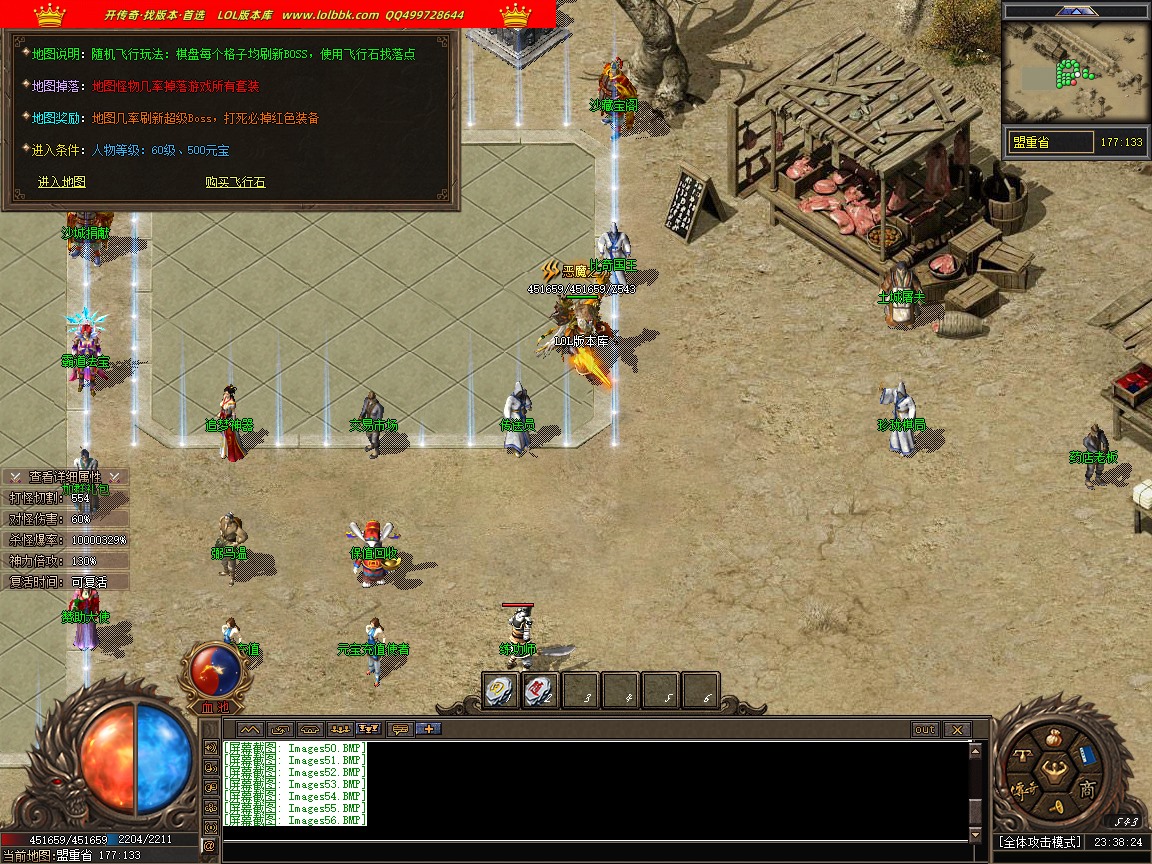
Task: Click the 进入地图 (enter map) link
Action: 62,182
